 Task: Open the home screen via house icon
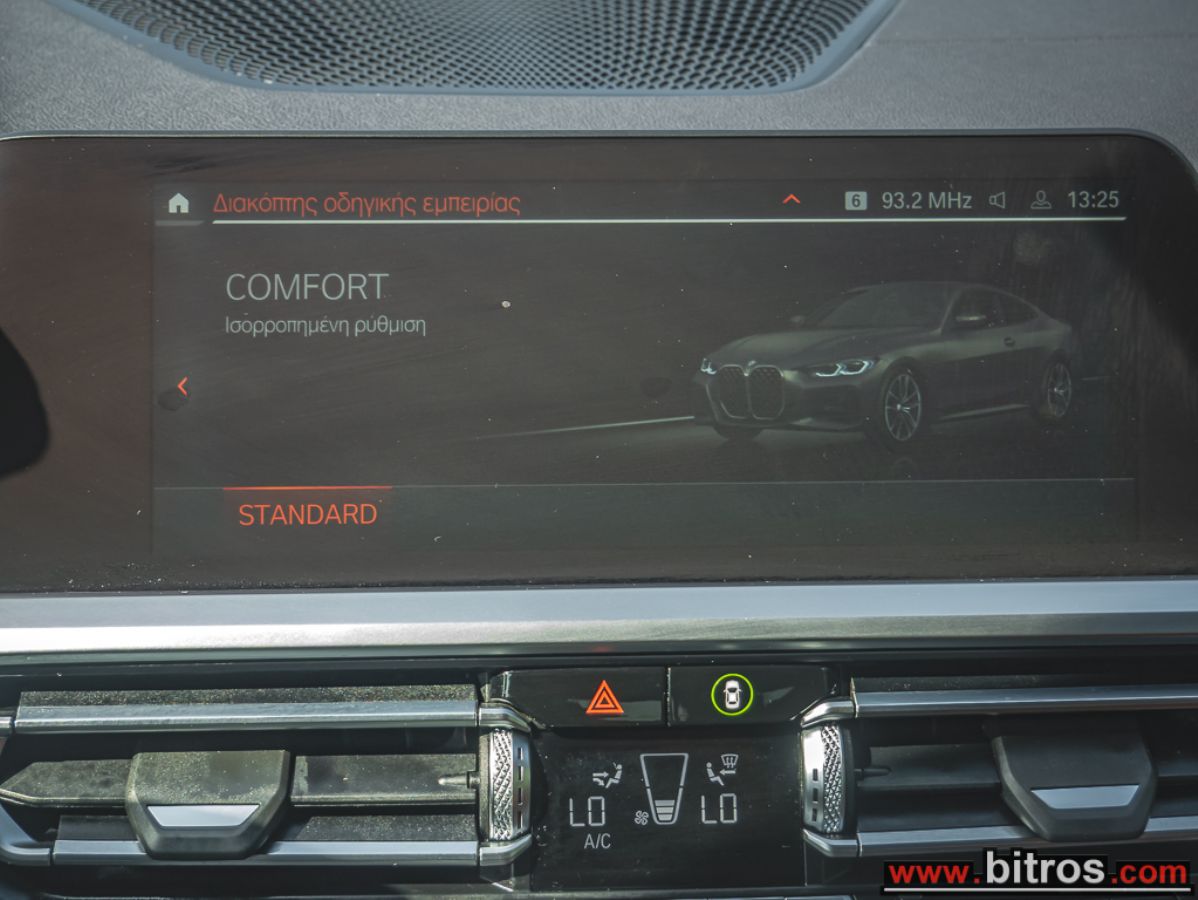pos(179,203)
